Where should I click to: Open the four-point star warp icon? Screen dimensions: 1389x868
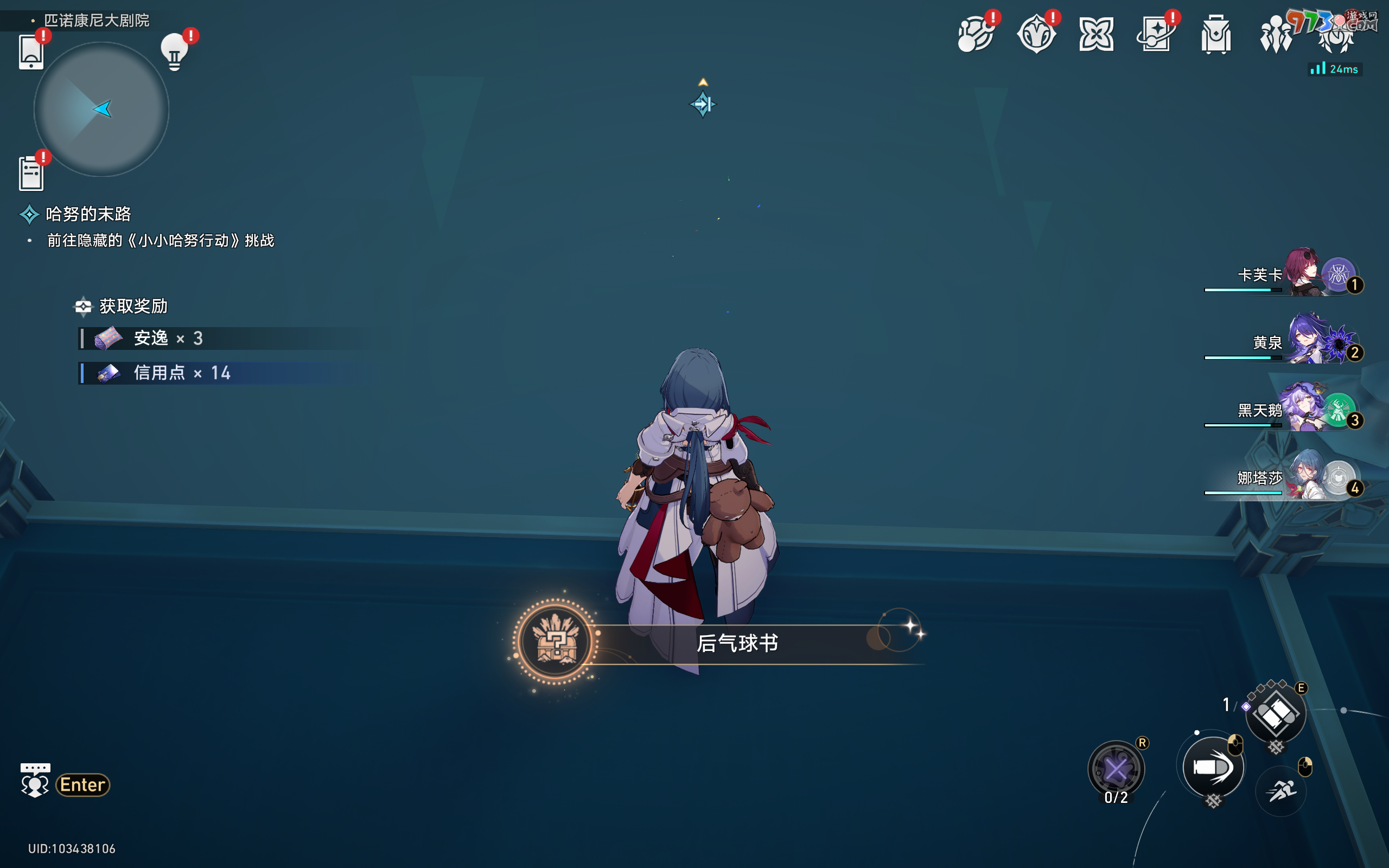pyautogui.click(x=1096, y=35)
